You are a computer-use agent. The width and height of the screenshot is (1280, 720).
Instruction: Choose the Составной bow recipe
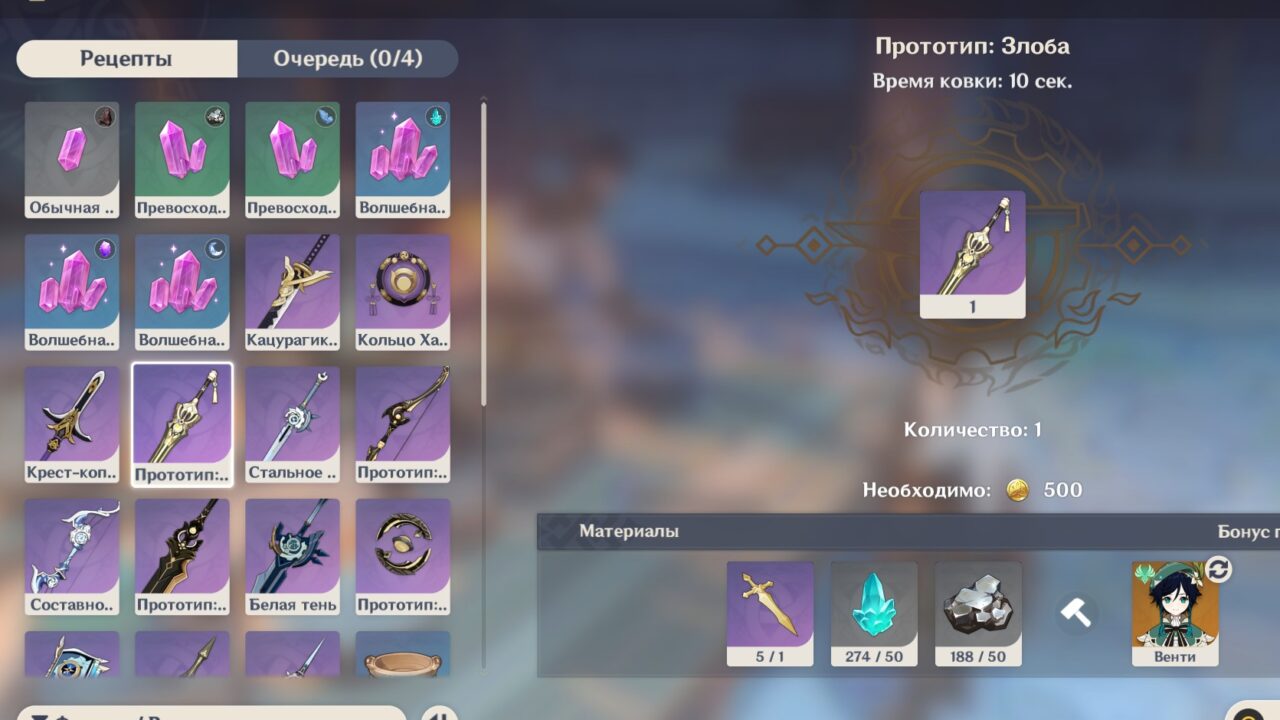pos(72,556)
